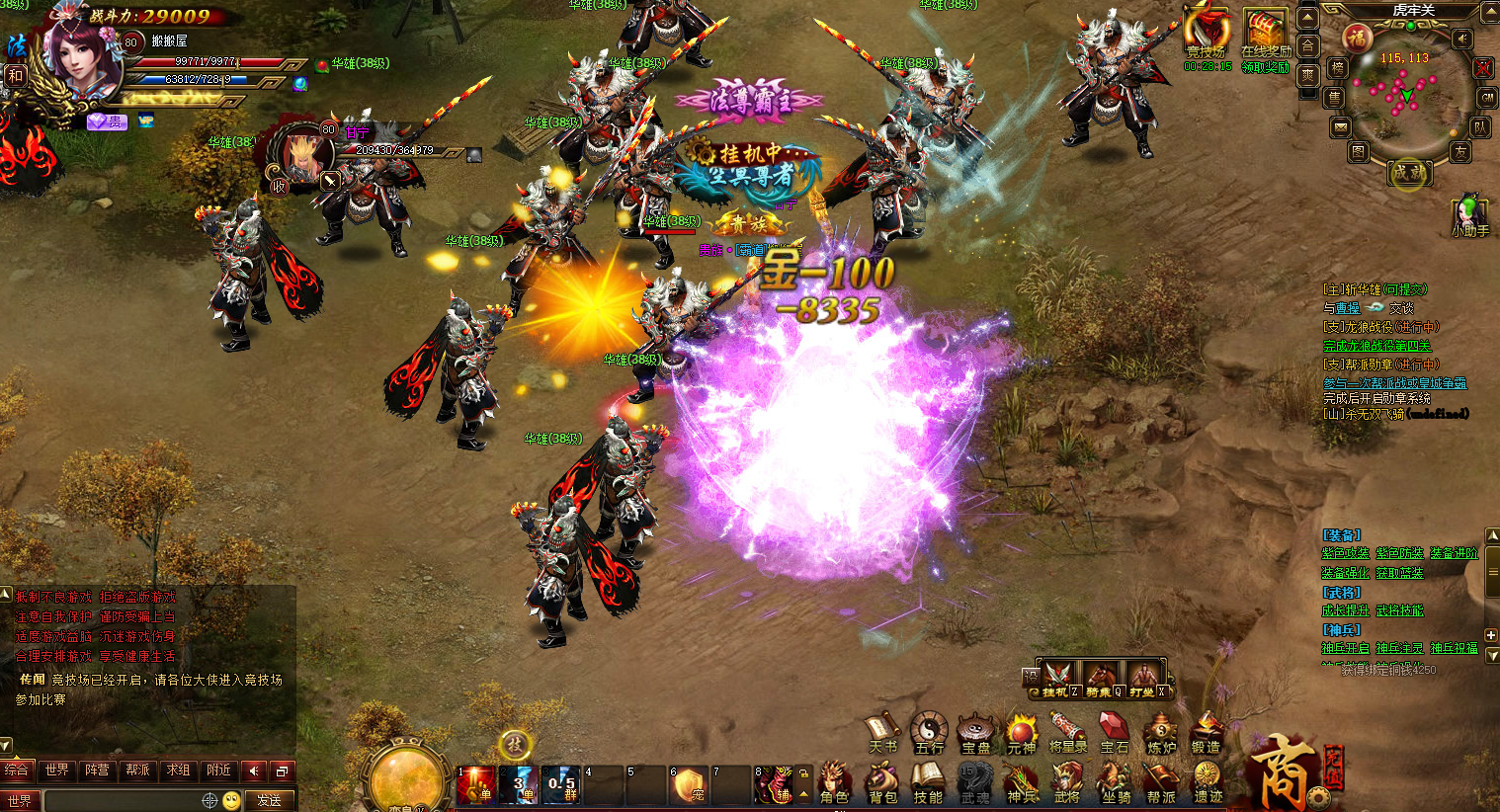This screenshot has height=812, width=1500.
Task: Open the 锻造 forging menu
Action: [x=1206, y=733]
